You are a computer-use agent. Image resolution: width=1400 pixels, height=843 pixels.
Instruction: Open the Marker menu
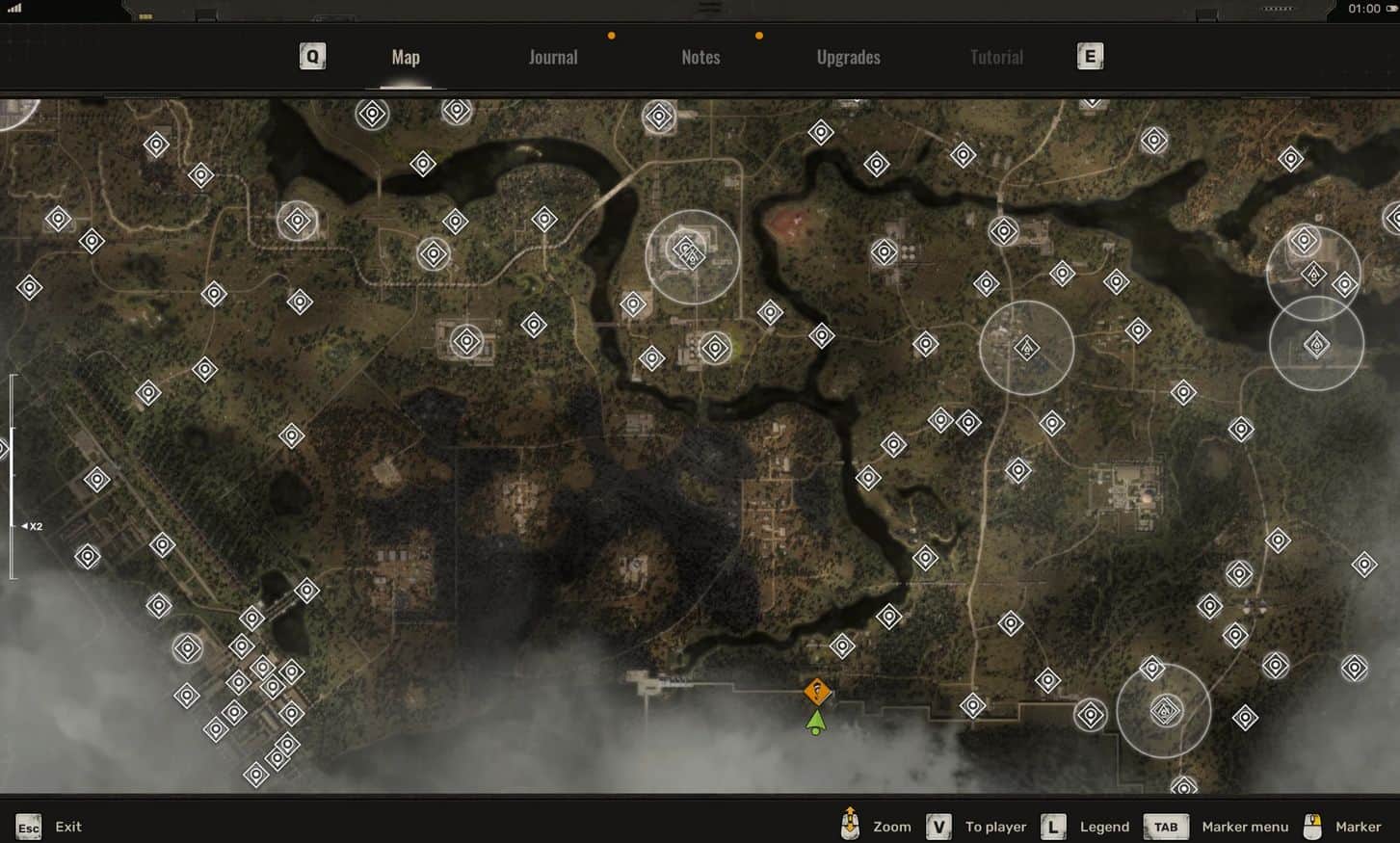[x=1245, y=826]
